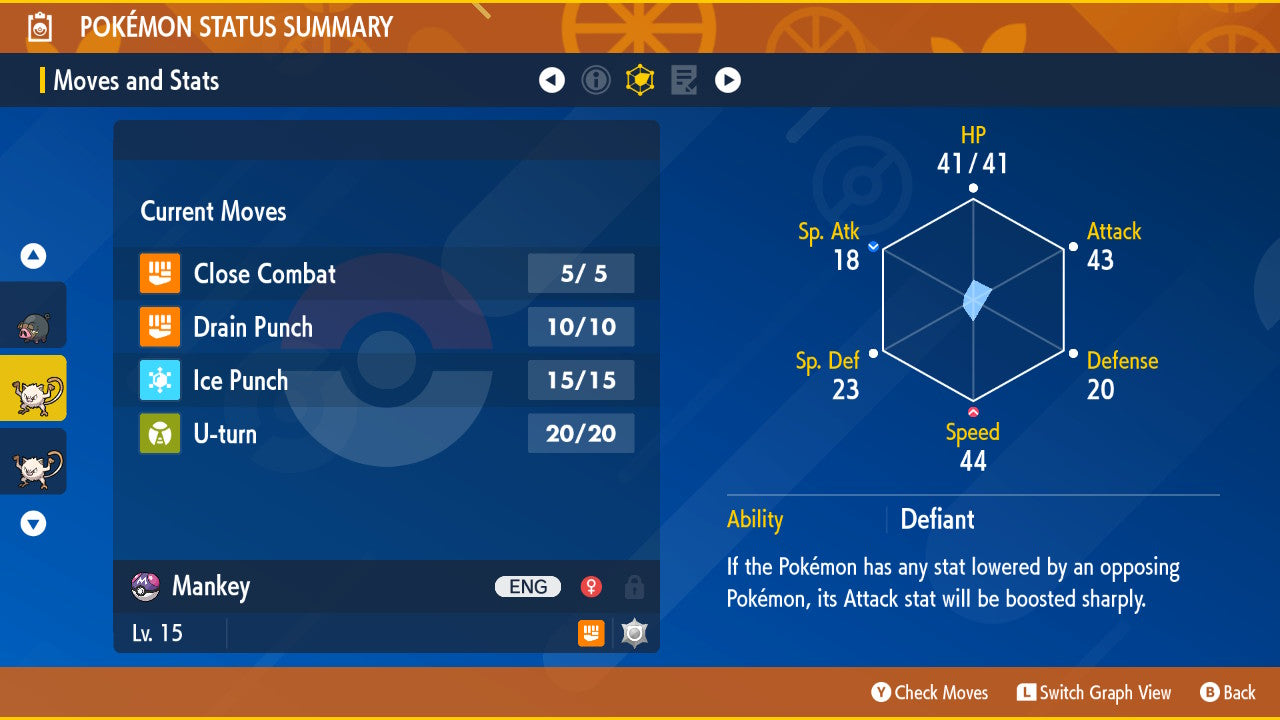Choose the Drain Punch move row
Image resolution: width=1280 pixels, height=720 pixels.
pyautogui.click(x=386, y=327)
